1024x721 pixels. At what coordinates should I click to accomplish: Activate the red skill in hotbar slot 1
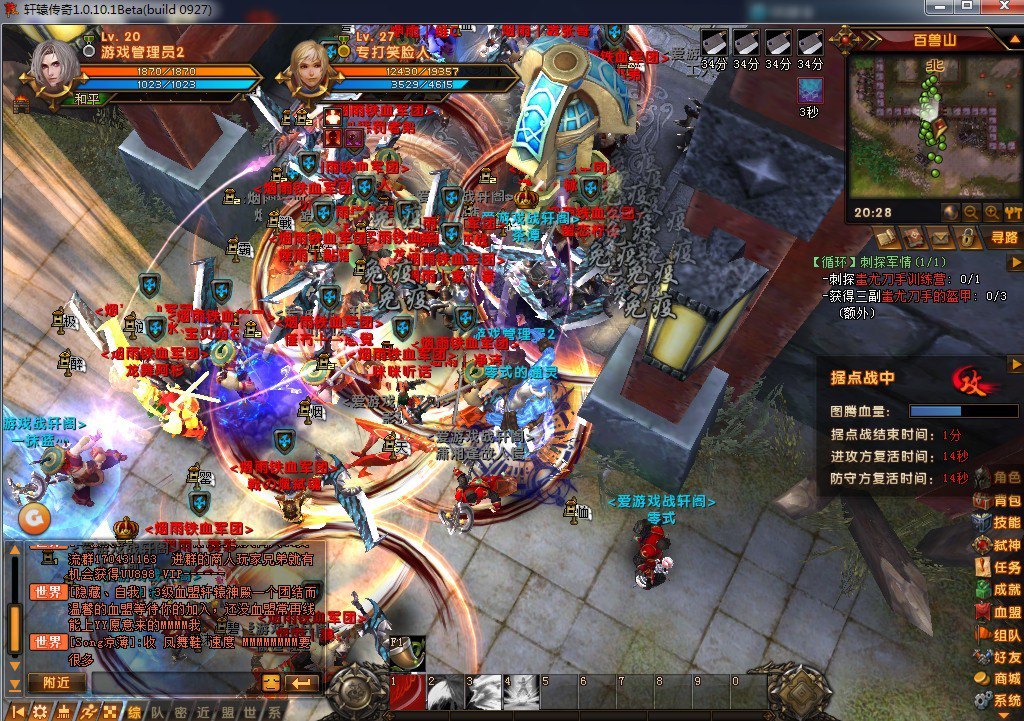[408, 692]
